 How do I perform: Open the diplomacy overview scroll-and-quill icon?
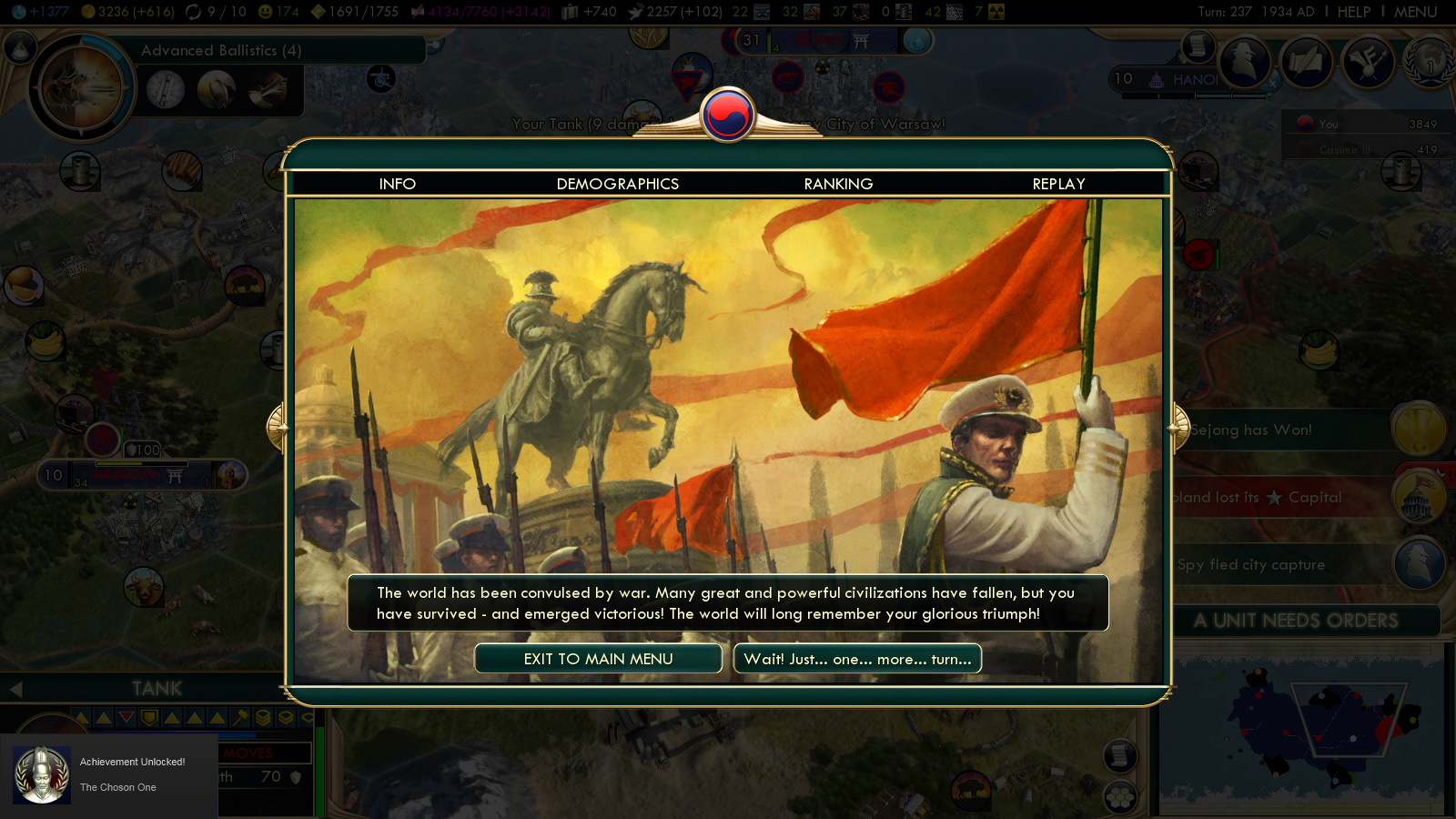point(1306,61)
